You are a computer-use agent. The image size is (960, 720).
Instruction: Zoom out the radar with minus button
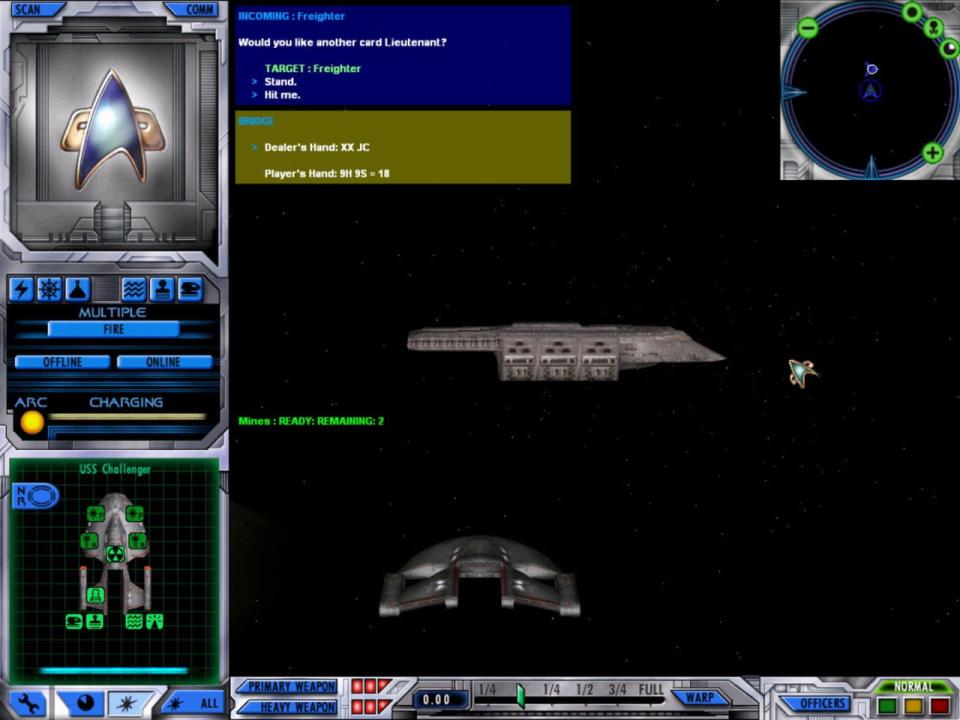808,29
